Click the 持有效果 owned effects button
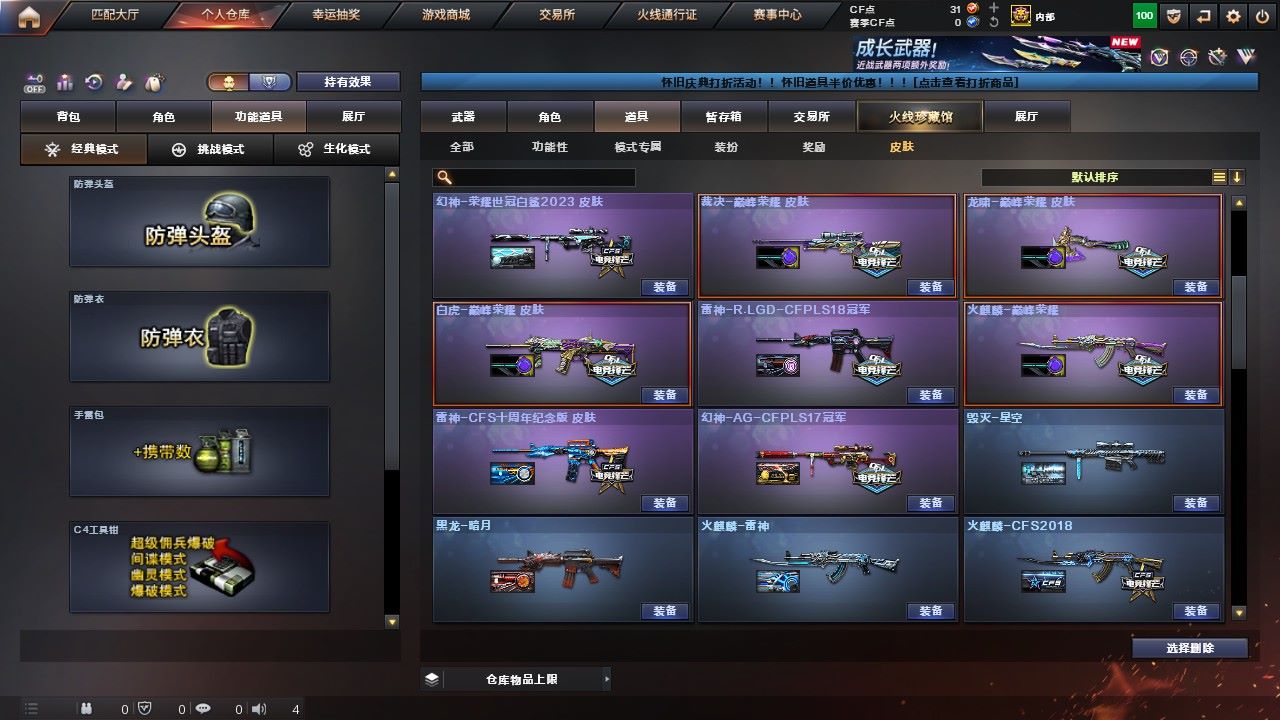1280x720 pixels. (x=347, y=82)
